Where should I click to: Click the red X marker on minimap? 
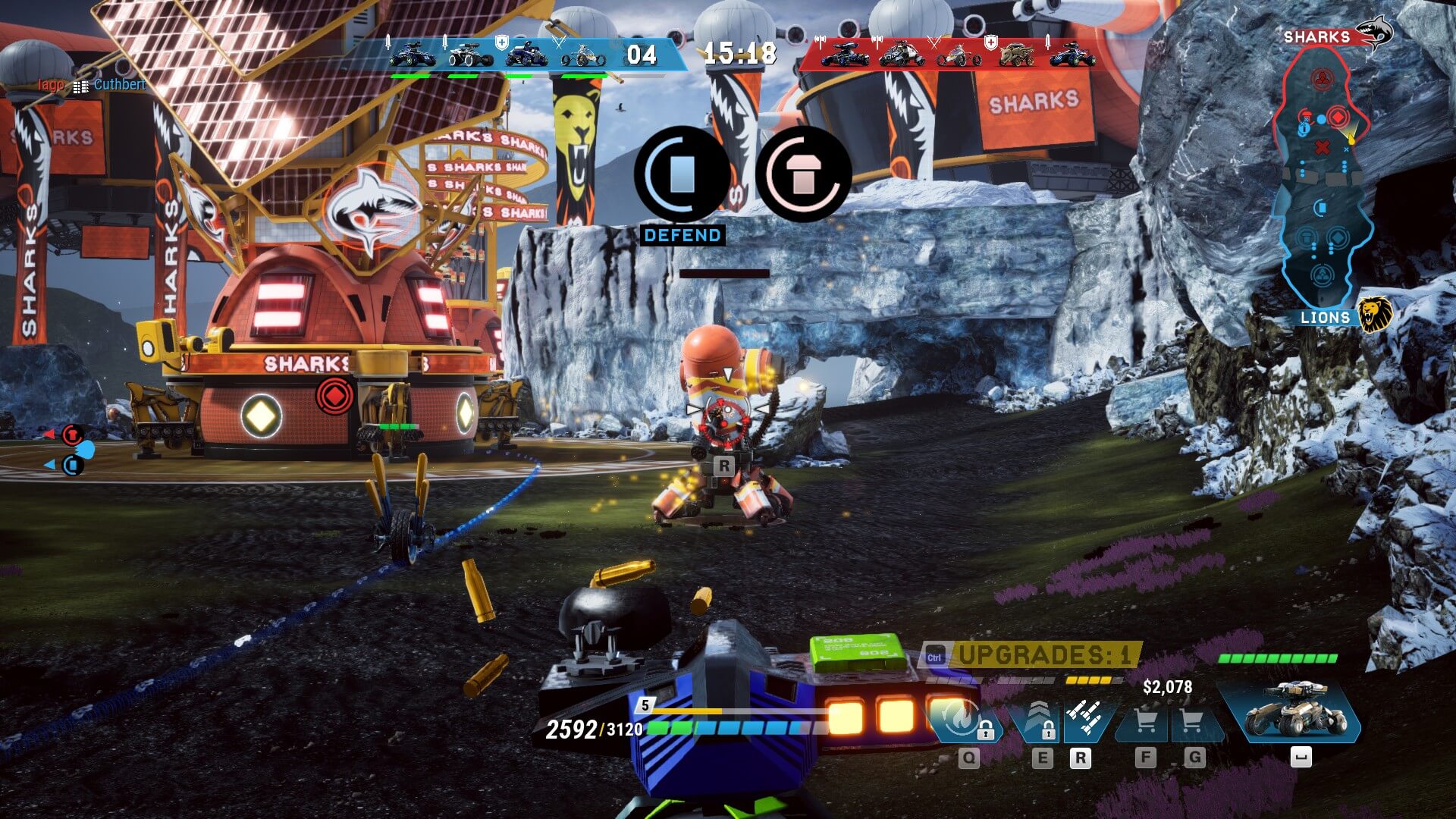point(1322,147)
